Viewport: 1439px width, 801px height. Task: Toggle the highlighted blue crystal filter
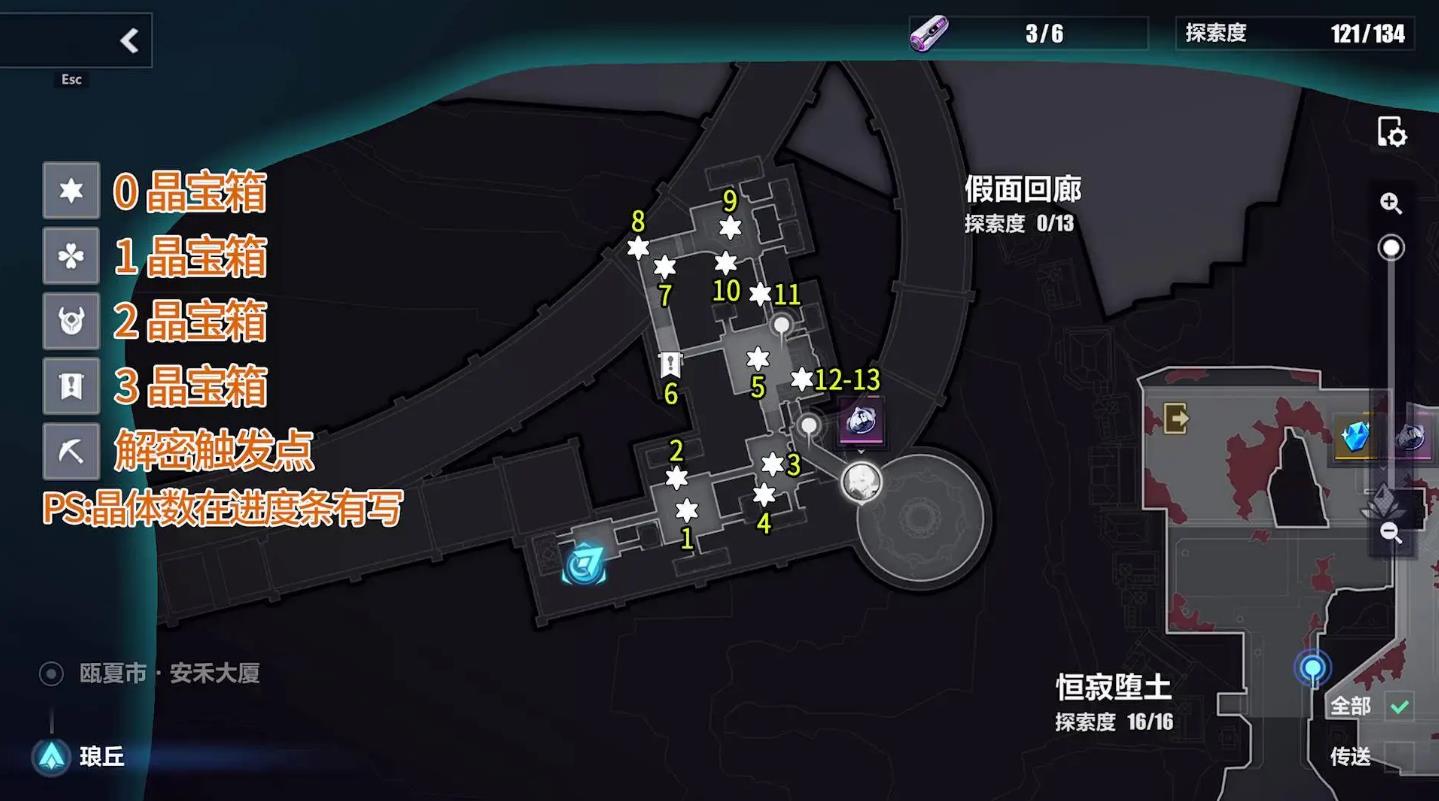pyautogui.click(x=1356, y=438)
